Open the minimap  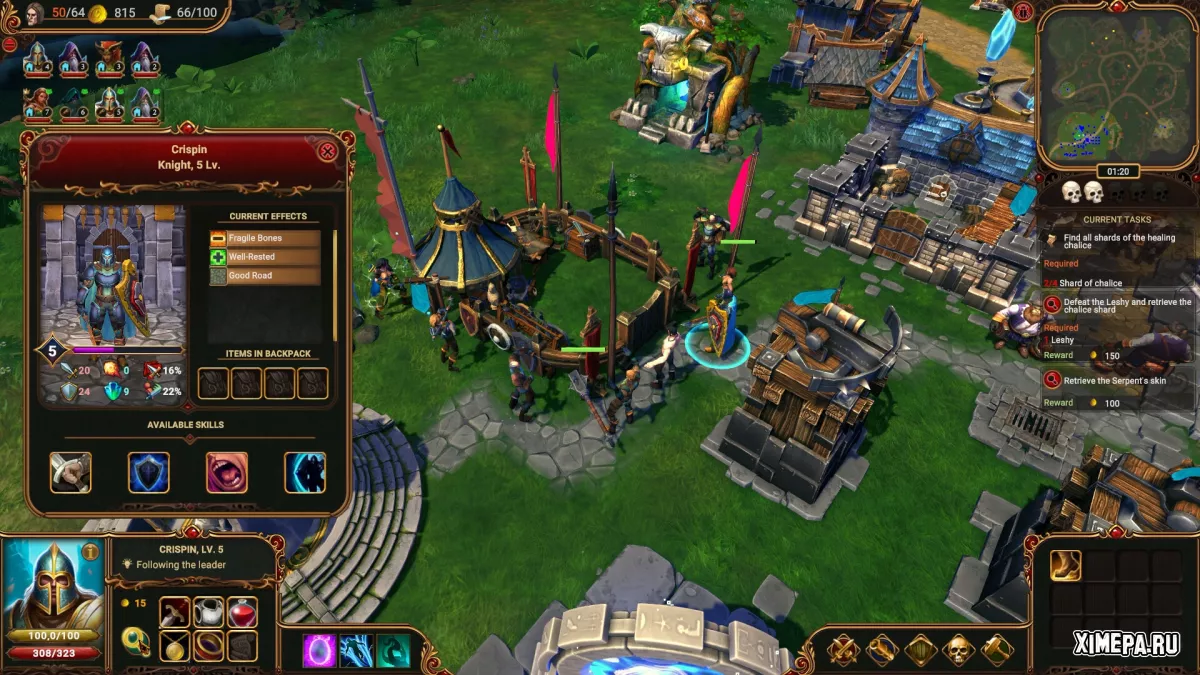point(1116,87)
